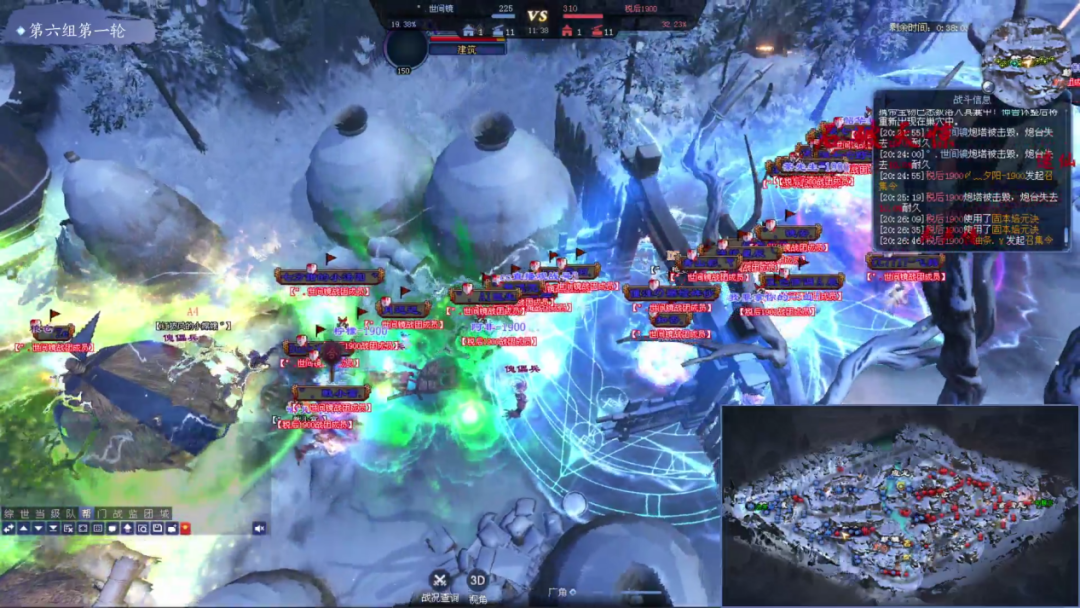
Task: Click the red icon in chat toolbar
Action: tap(185, 528)
